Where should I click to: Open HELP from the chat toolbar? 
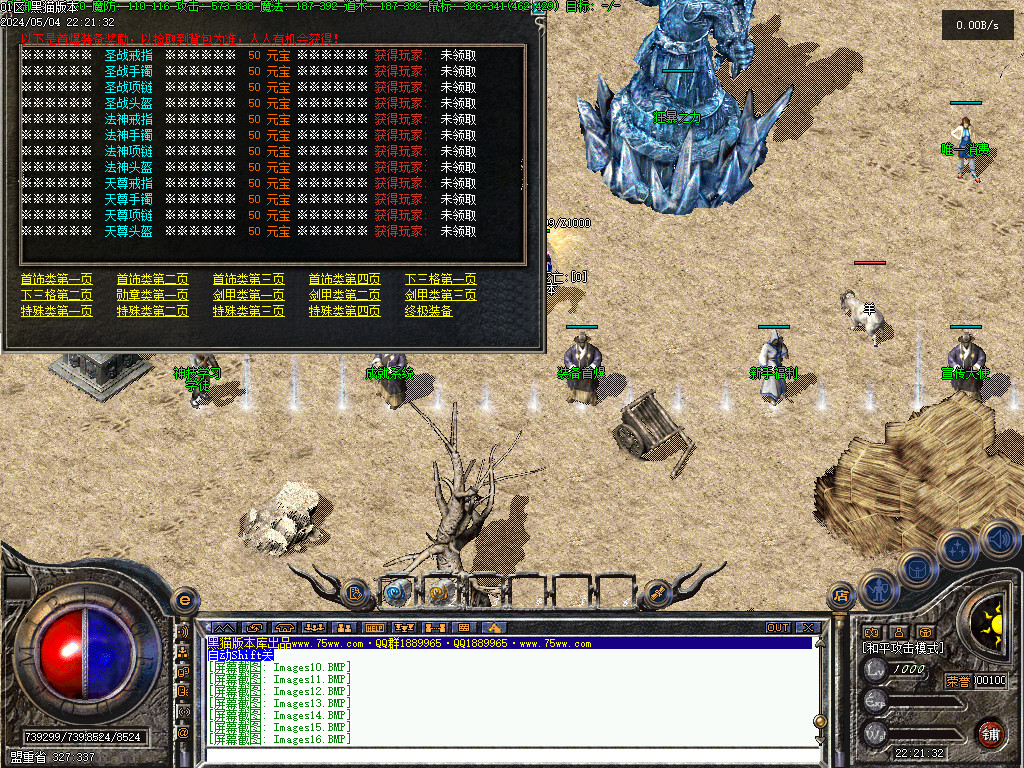[x=374, y=627]
